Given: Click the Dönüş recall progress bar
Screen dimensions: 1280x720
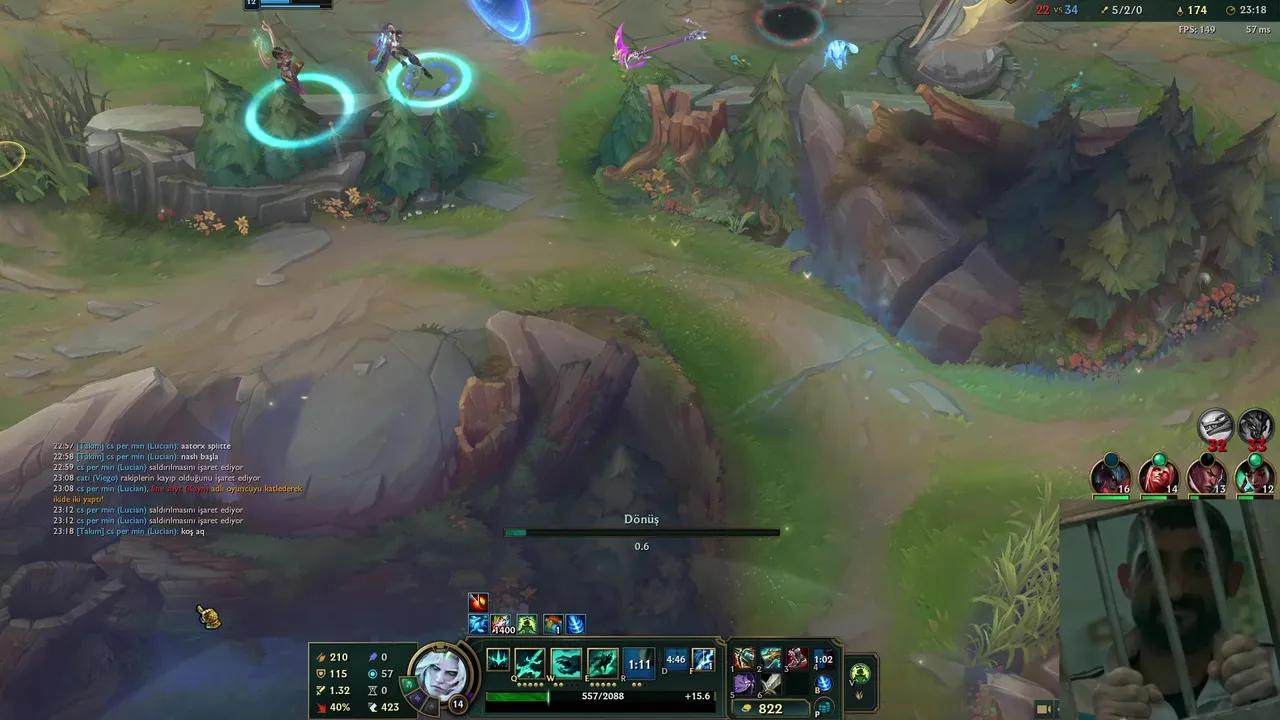Looking at the screenshot, I should (640, 532).
